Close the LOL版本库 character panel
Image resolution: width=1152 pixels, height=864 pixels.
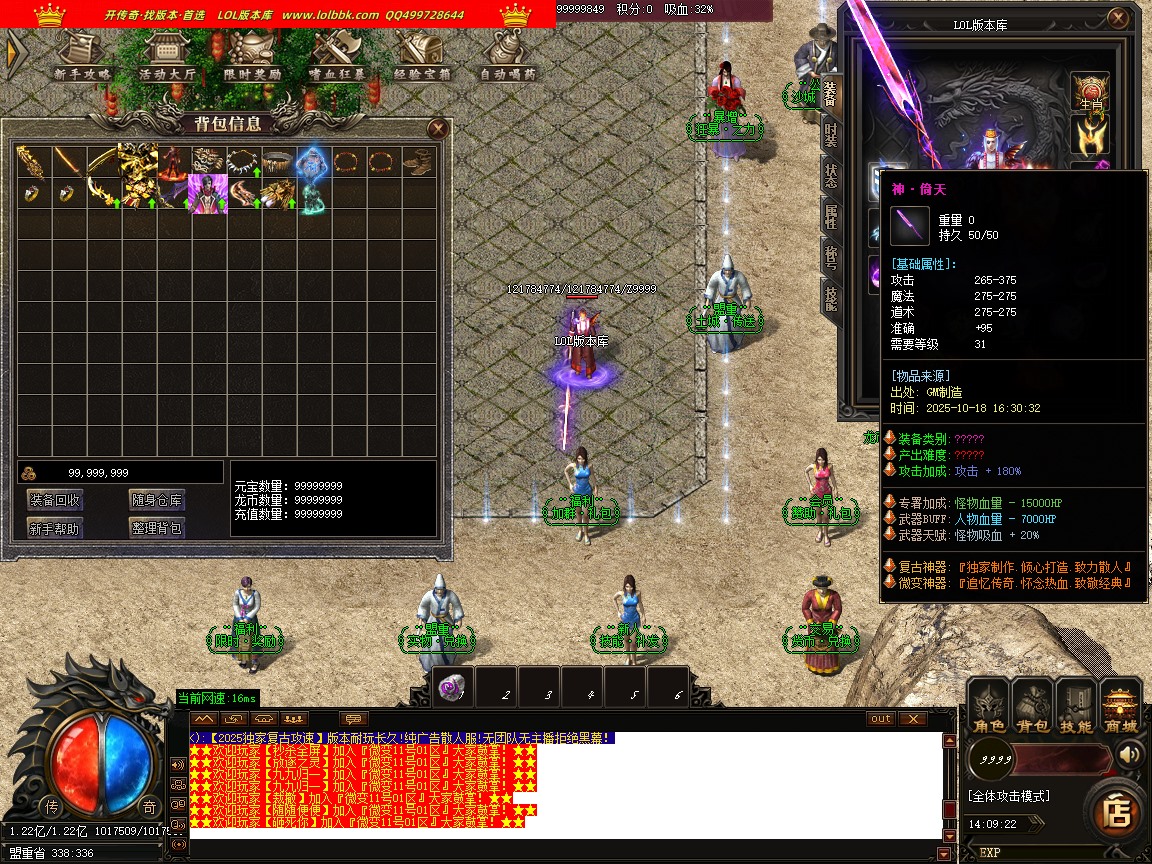pos(1117,19)
